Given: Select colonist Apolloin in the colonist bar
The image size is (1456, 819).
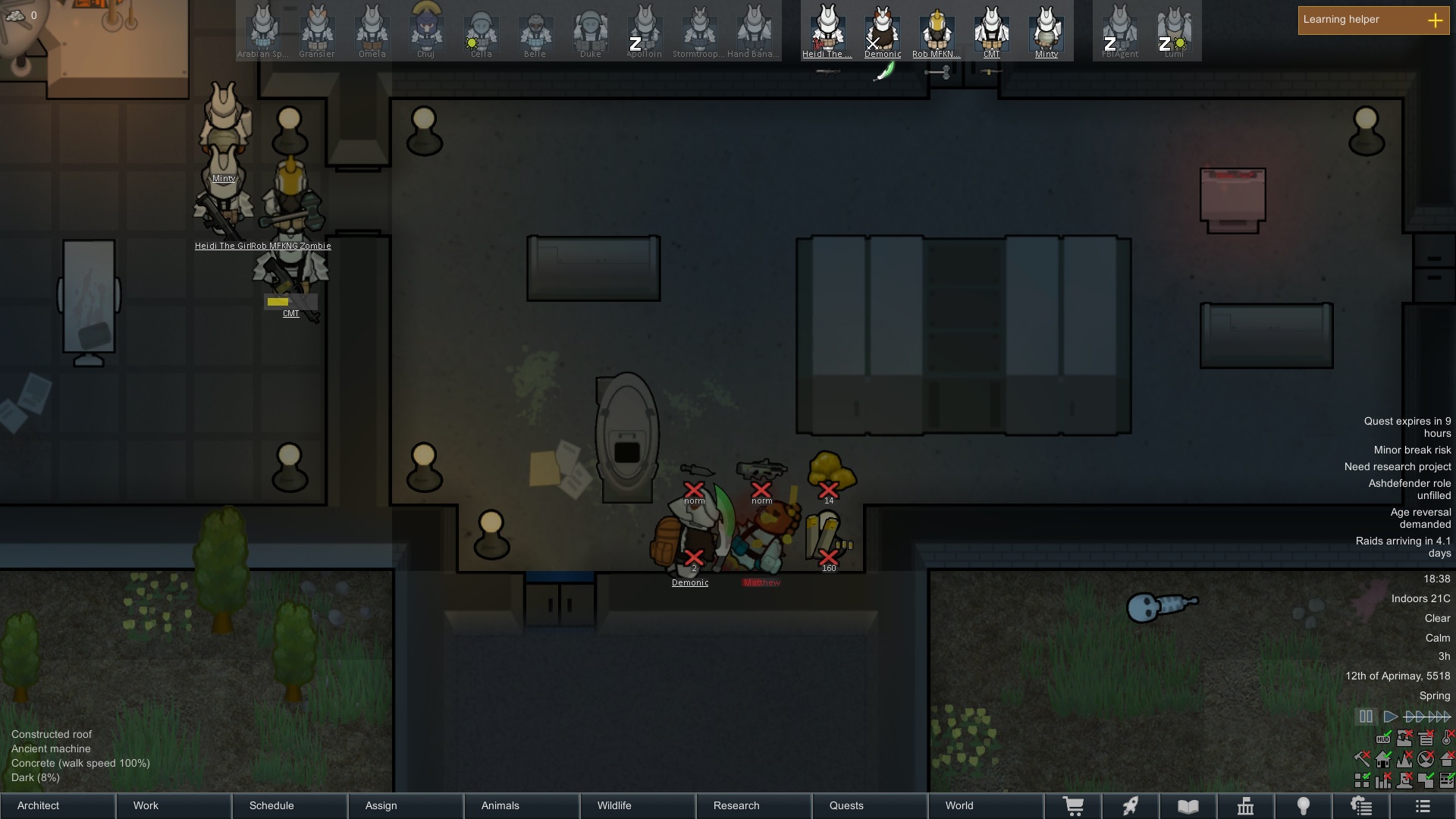Looking at the screenshot, I should (x=644, y=32).
